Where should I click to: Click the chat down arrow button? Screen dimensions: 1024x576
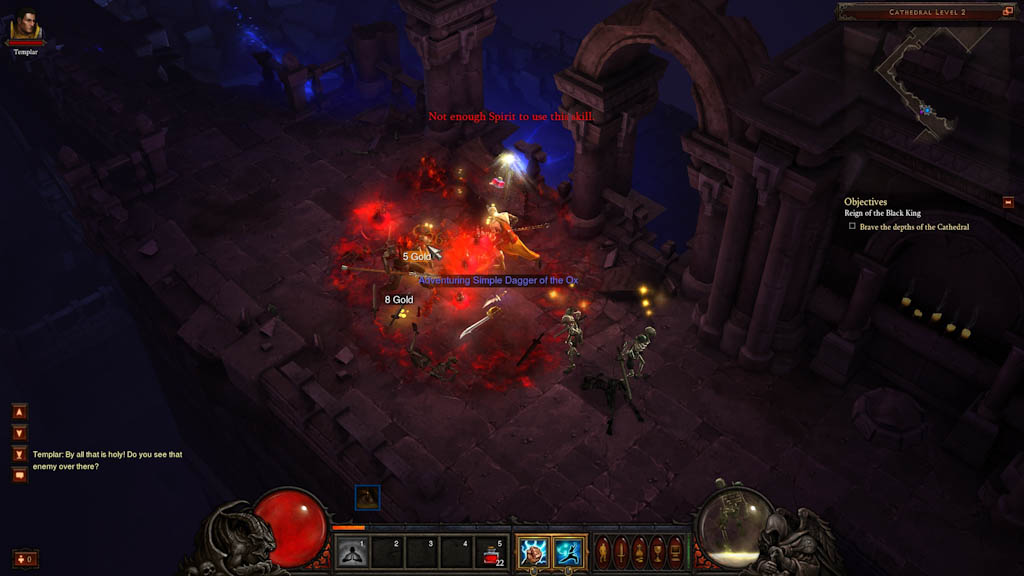point(19,433)
